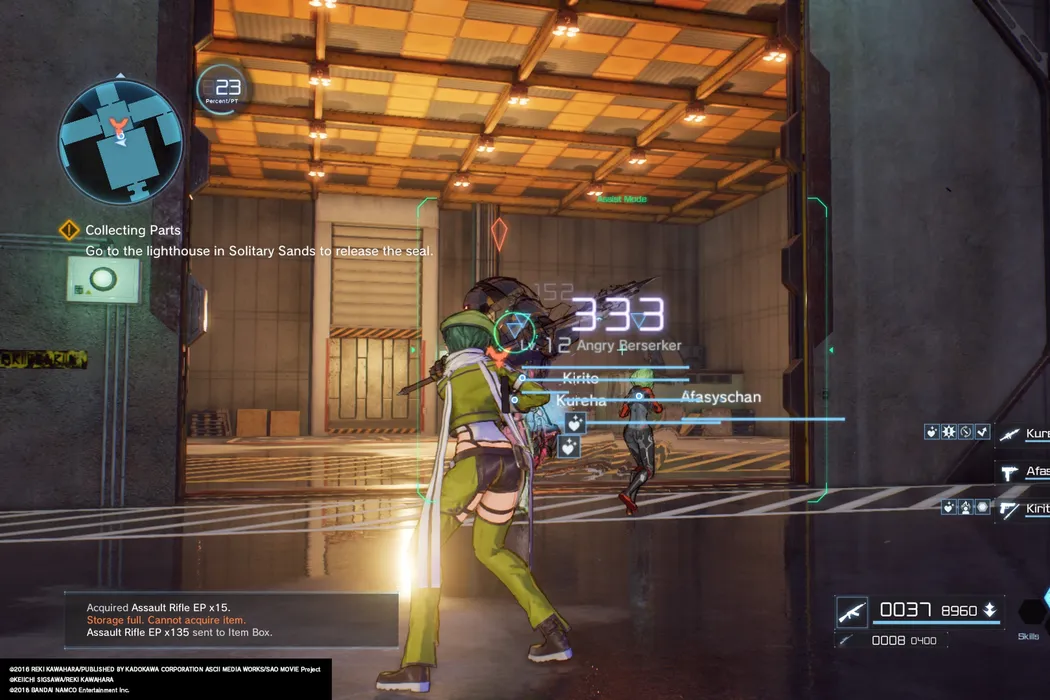Open the circular minimap
Screen dimensions: 1050x700
pos(121,136)
